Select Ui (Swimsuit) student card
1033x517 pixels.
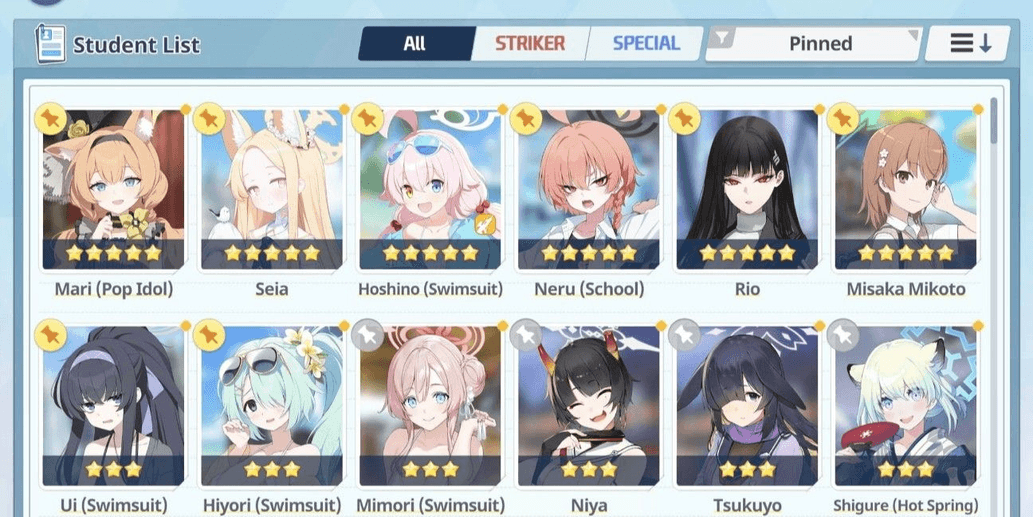(x=113, y=405)
